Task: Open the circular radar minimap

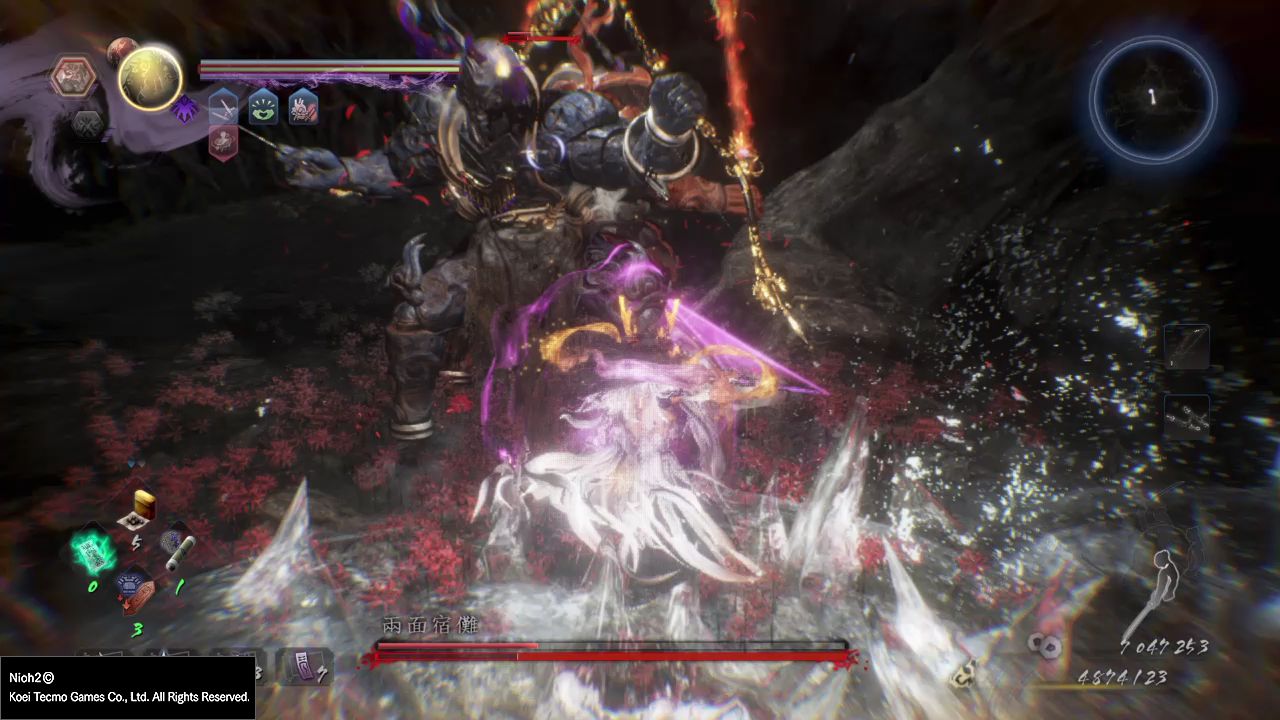Action: pos(1153,98)
